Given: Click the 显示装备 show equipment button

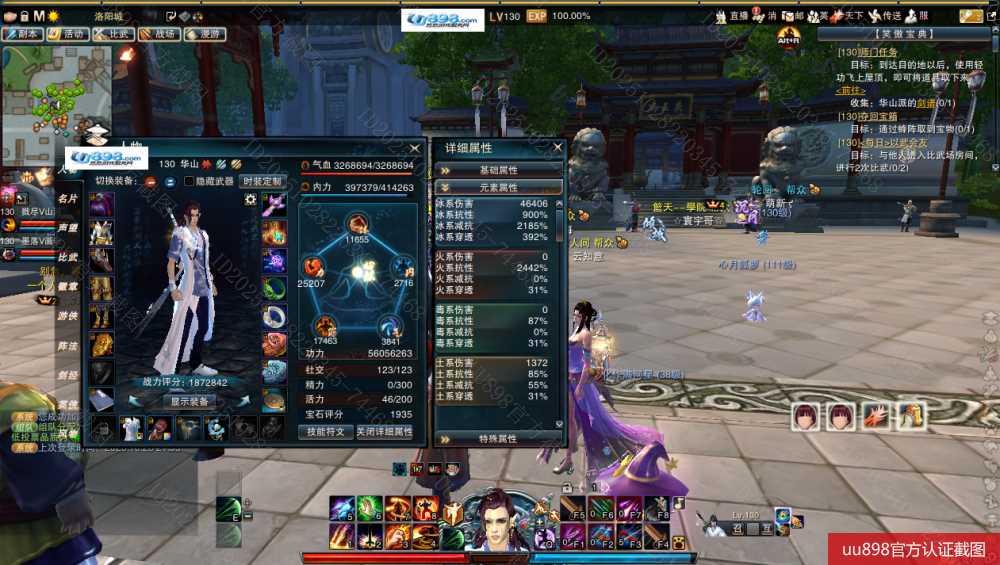Looking at the screenshot, I should click(x=189, y=401).
